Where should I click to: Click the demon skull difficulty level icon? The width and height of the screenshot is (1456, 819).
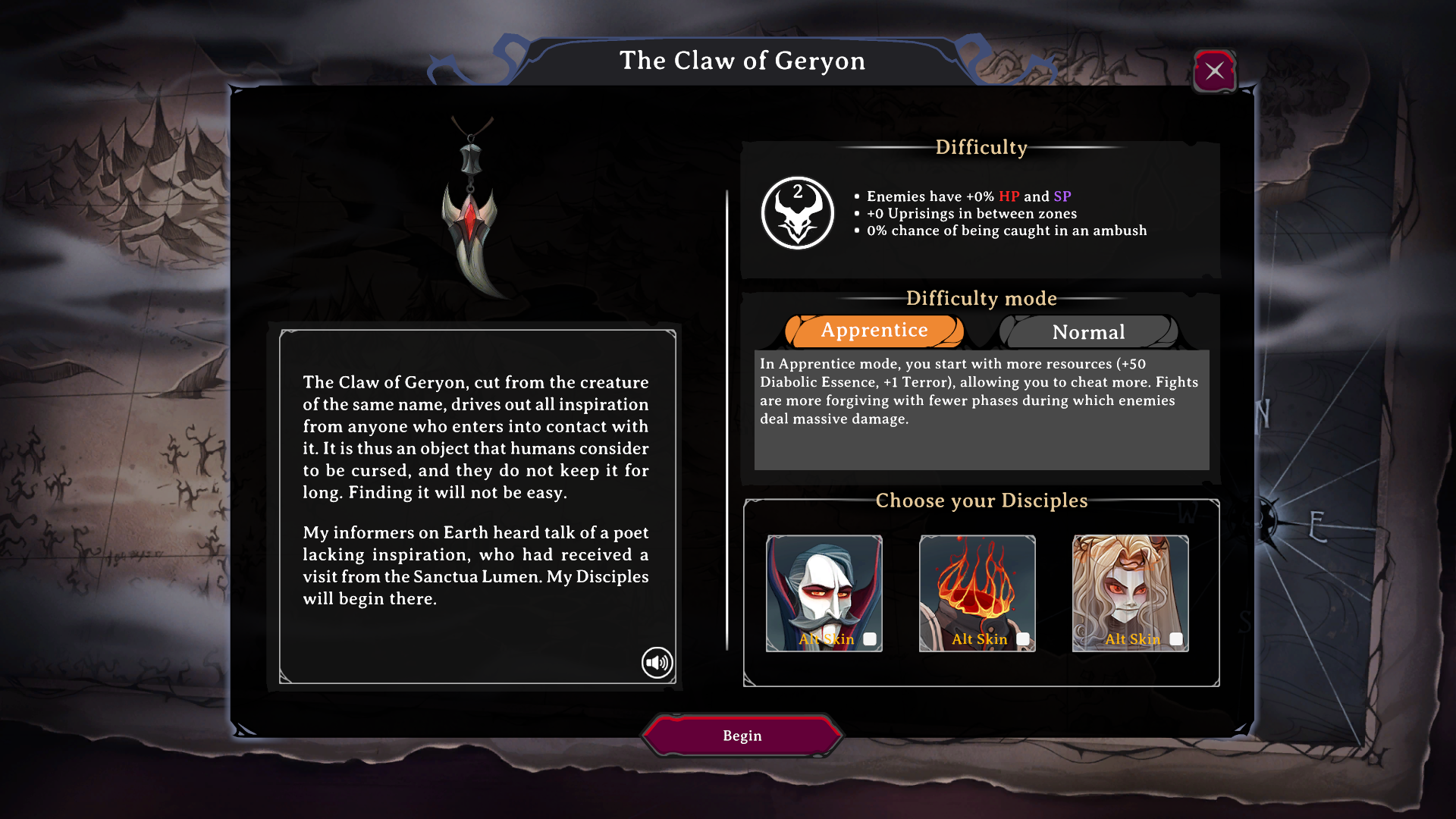797,212
